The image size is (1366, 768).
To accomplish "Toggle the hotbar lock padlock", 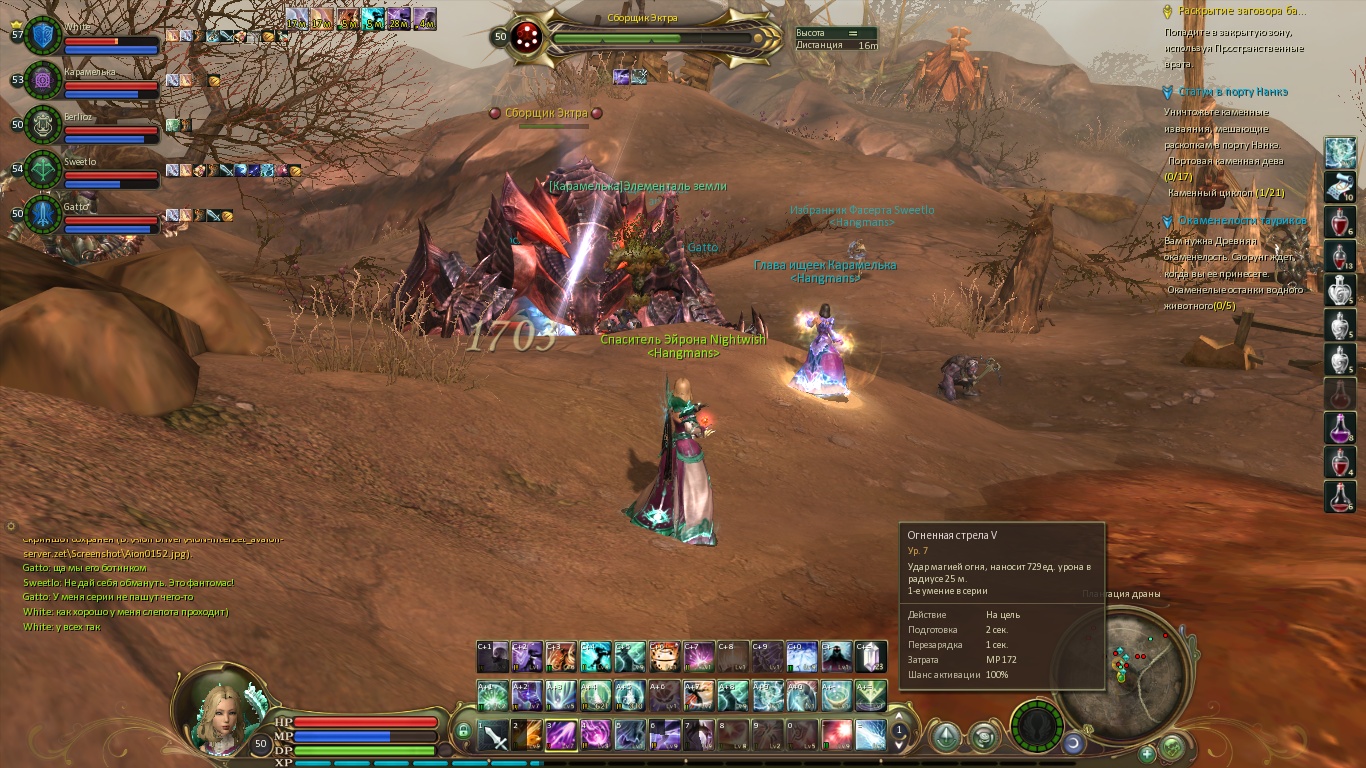I will pyautogui.click(x=463, y=731).
